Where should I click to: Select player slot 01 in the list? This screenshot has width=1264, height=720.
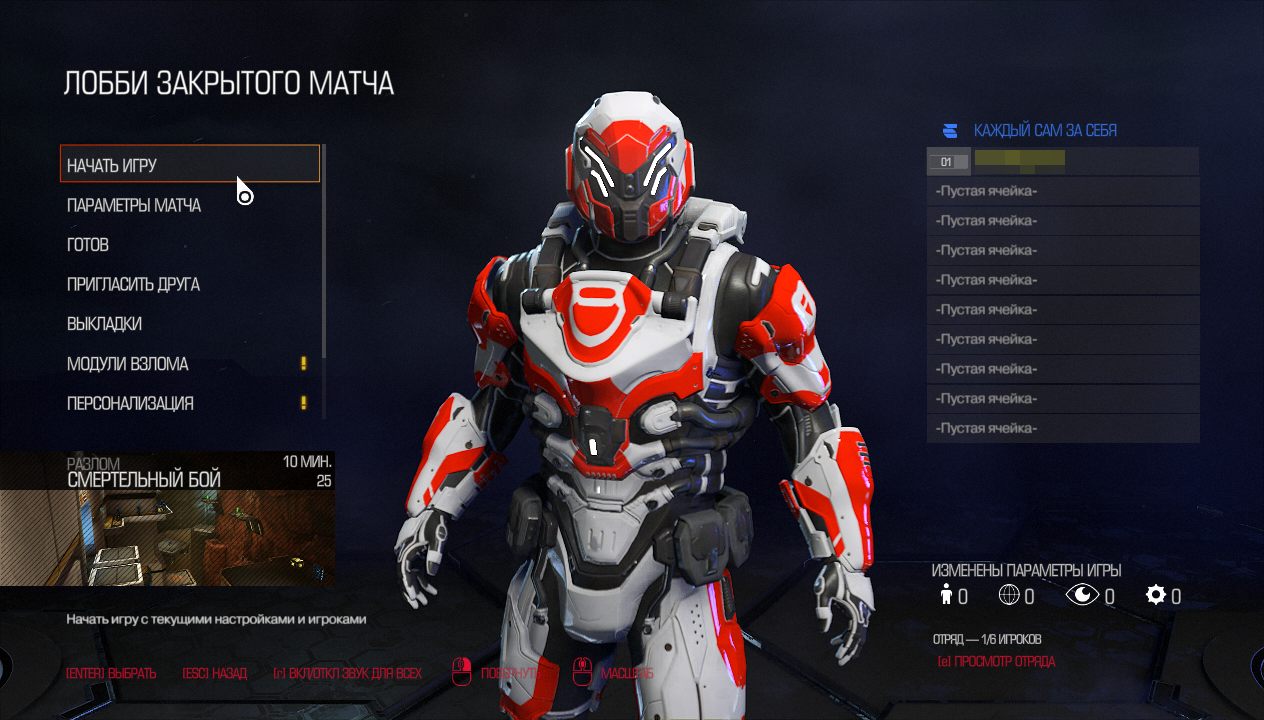click(1062, 161)
